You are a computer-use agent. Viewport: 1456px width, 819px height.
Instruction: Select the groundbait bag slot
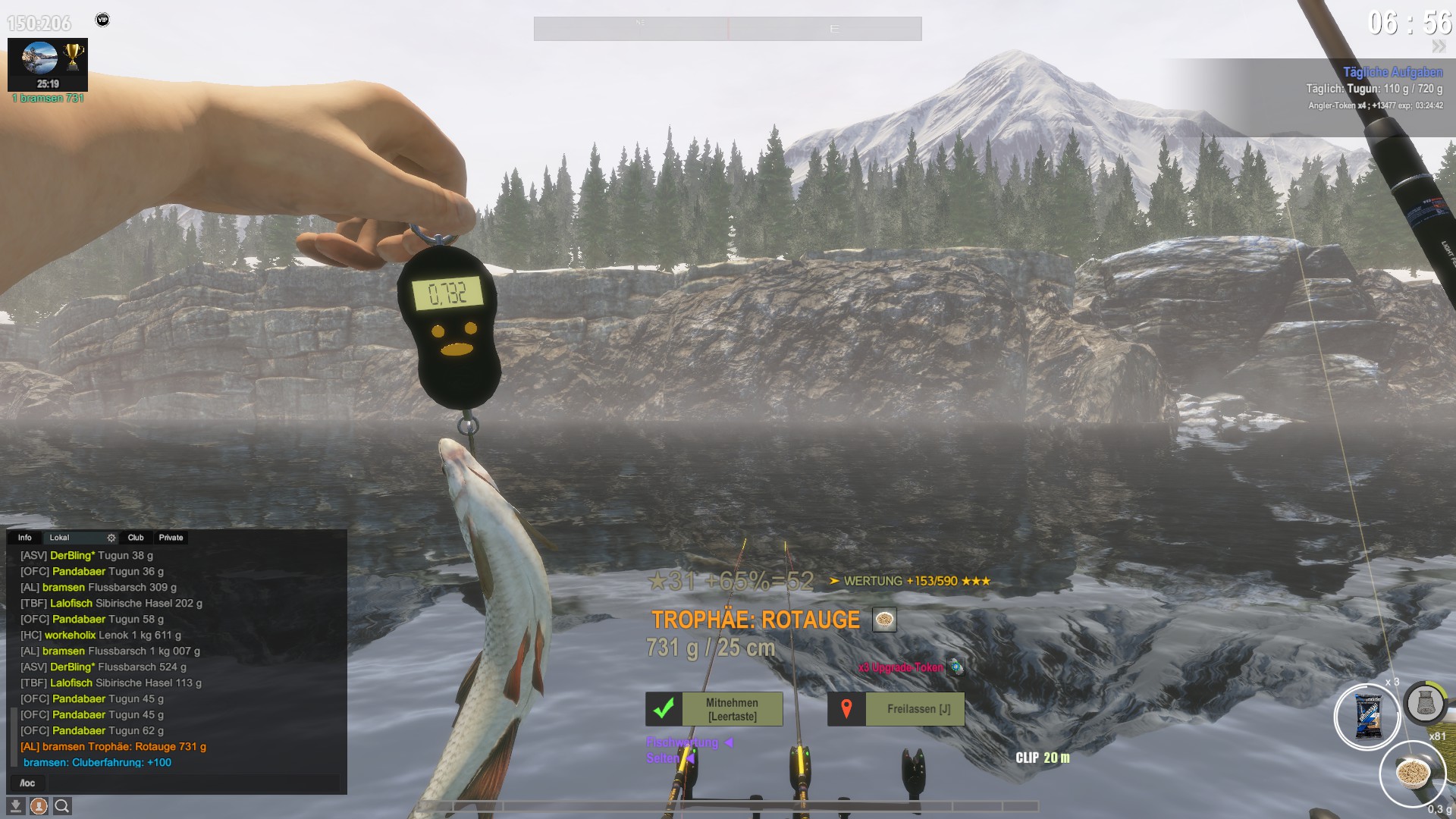point(1367,717)
